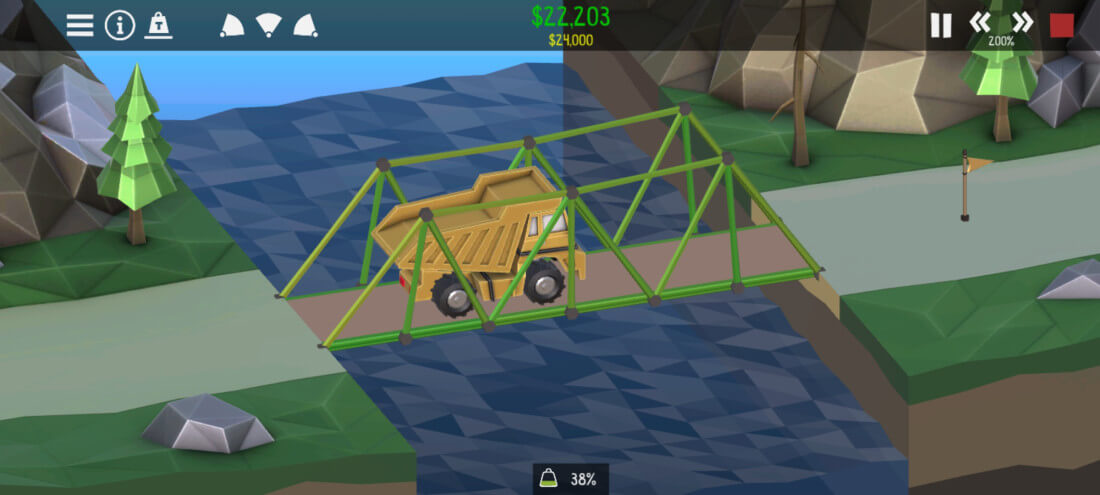Viewport: 1100px width, 495px height.
Task: Select the center camera view
Action: click(x=268, y=25)
